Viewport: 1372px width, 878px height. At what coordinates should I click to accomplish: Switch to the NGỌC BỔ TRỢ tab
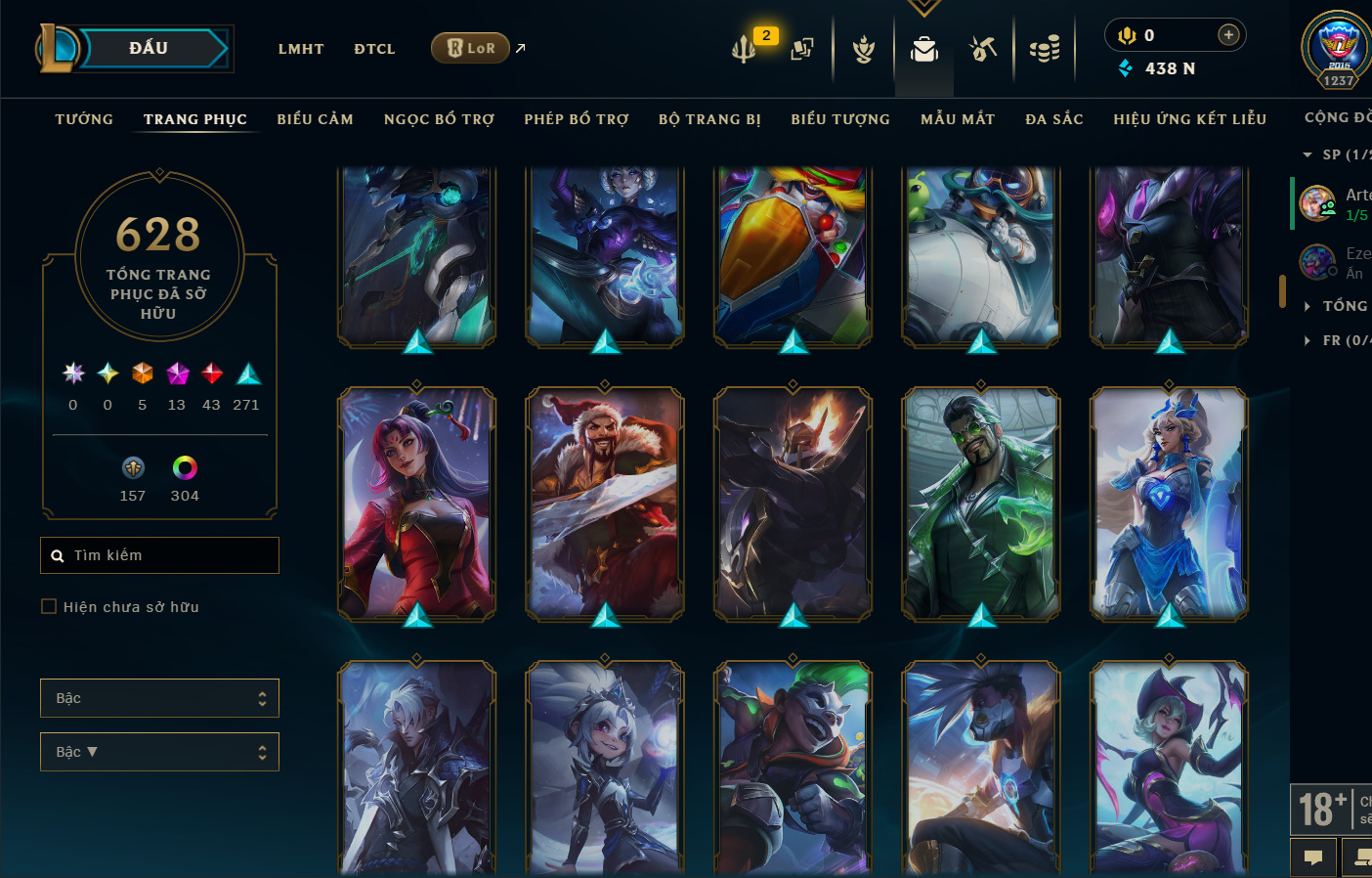coord(439,119)
